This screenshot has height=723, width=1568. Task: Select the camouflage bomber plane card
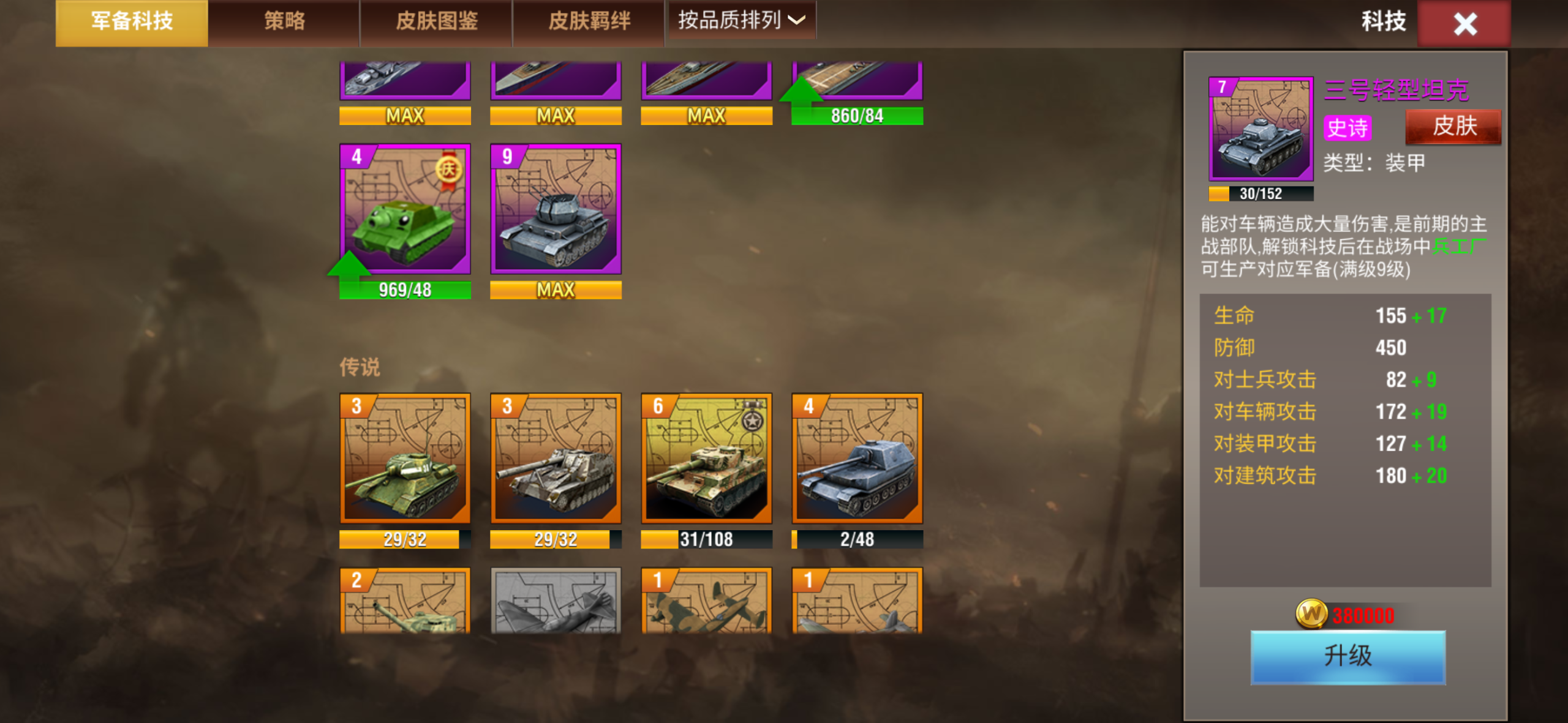[x=706, y=601]
